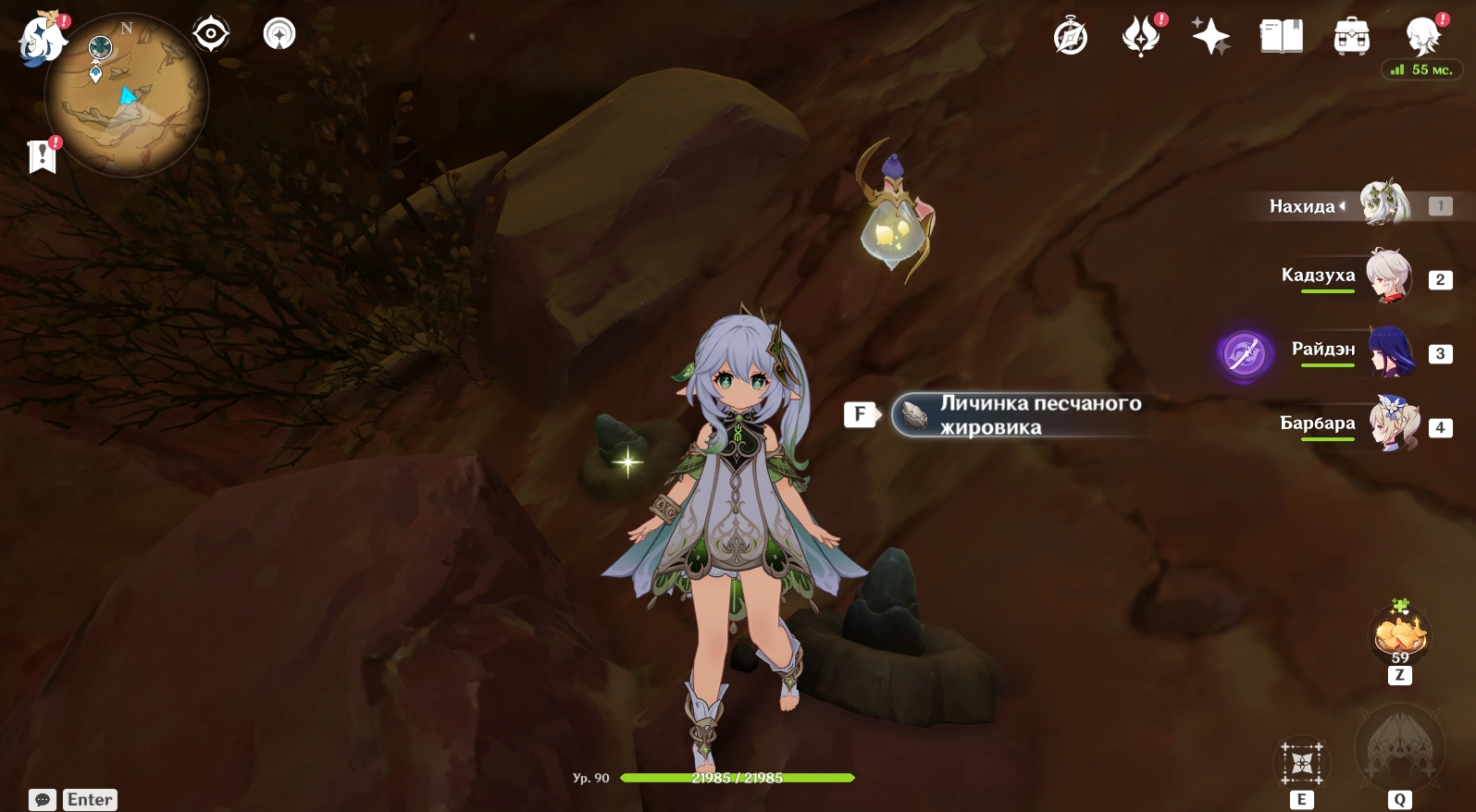Open the character profile icon
Screen dimensions: 1476x812
pos(1421,37)
